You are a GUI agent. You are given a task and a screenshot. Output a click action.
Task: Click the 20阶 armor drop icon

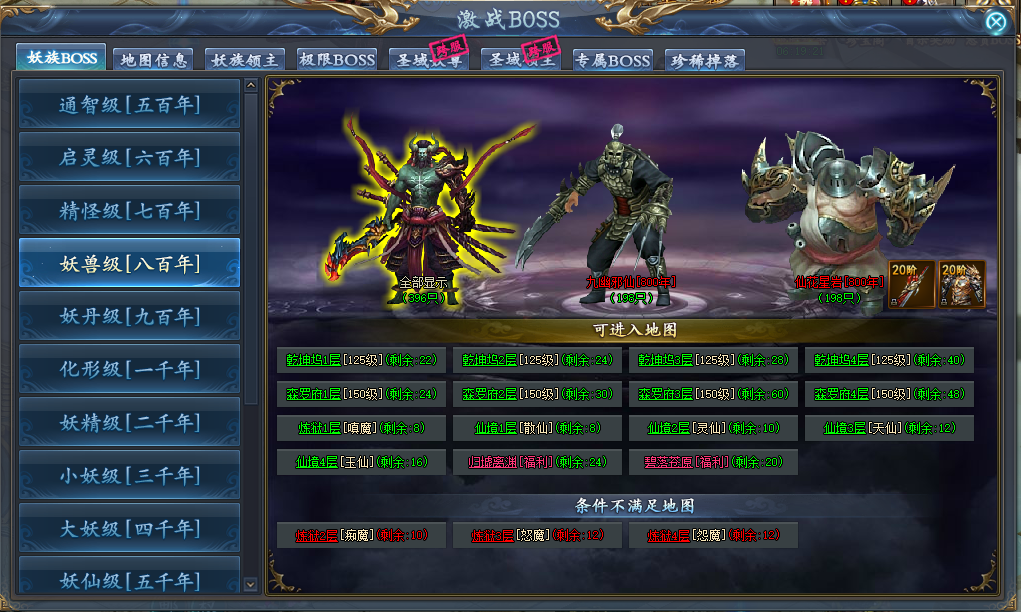click(x=962, y=284)
